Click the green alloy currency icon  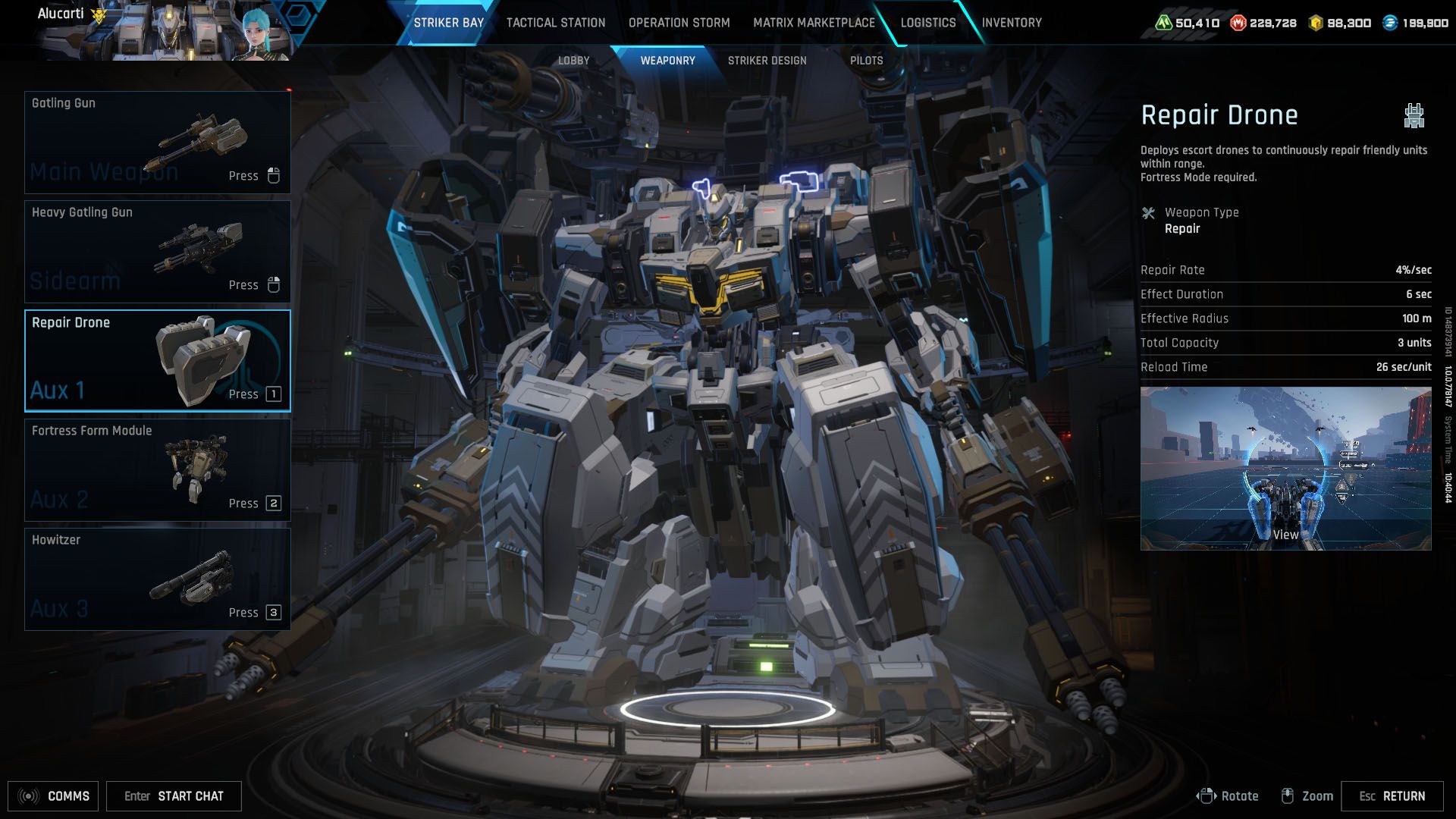1166,24
